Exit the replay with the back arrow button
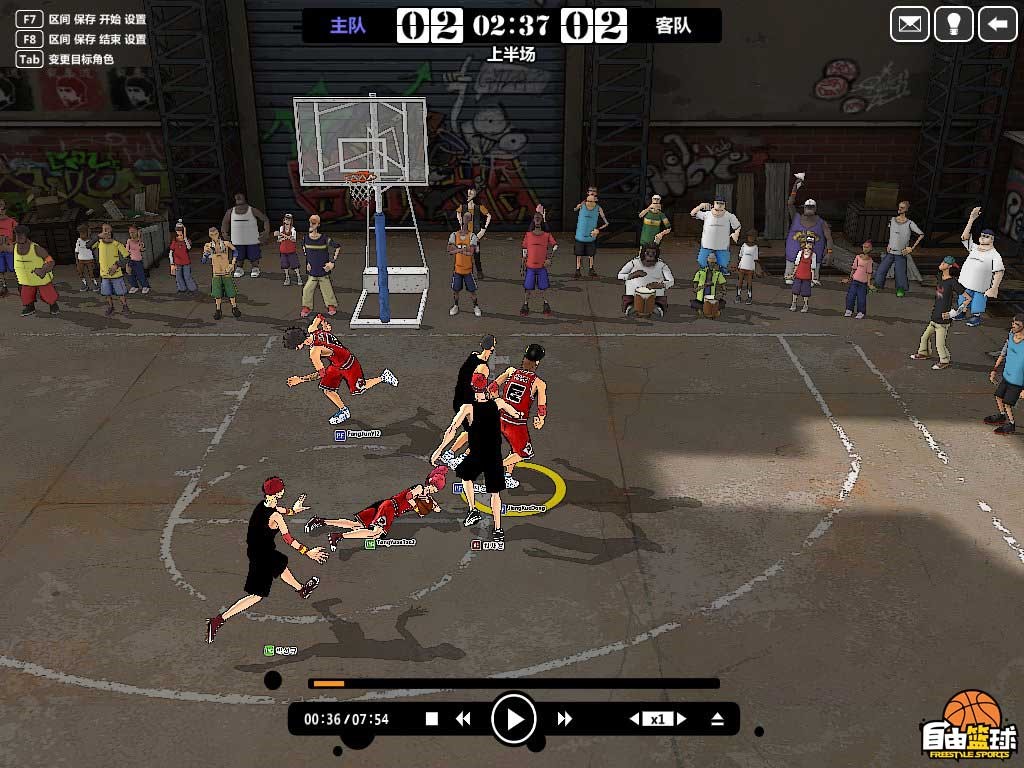1024x768 pixels. pyautogui.click(x=997, y=24)
